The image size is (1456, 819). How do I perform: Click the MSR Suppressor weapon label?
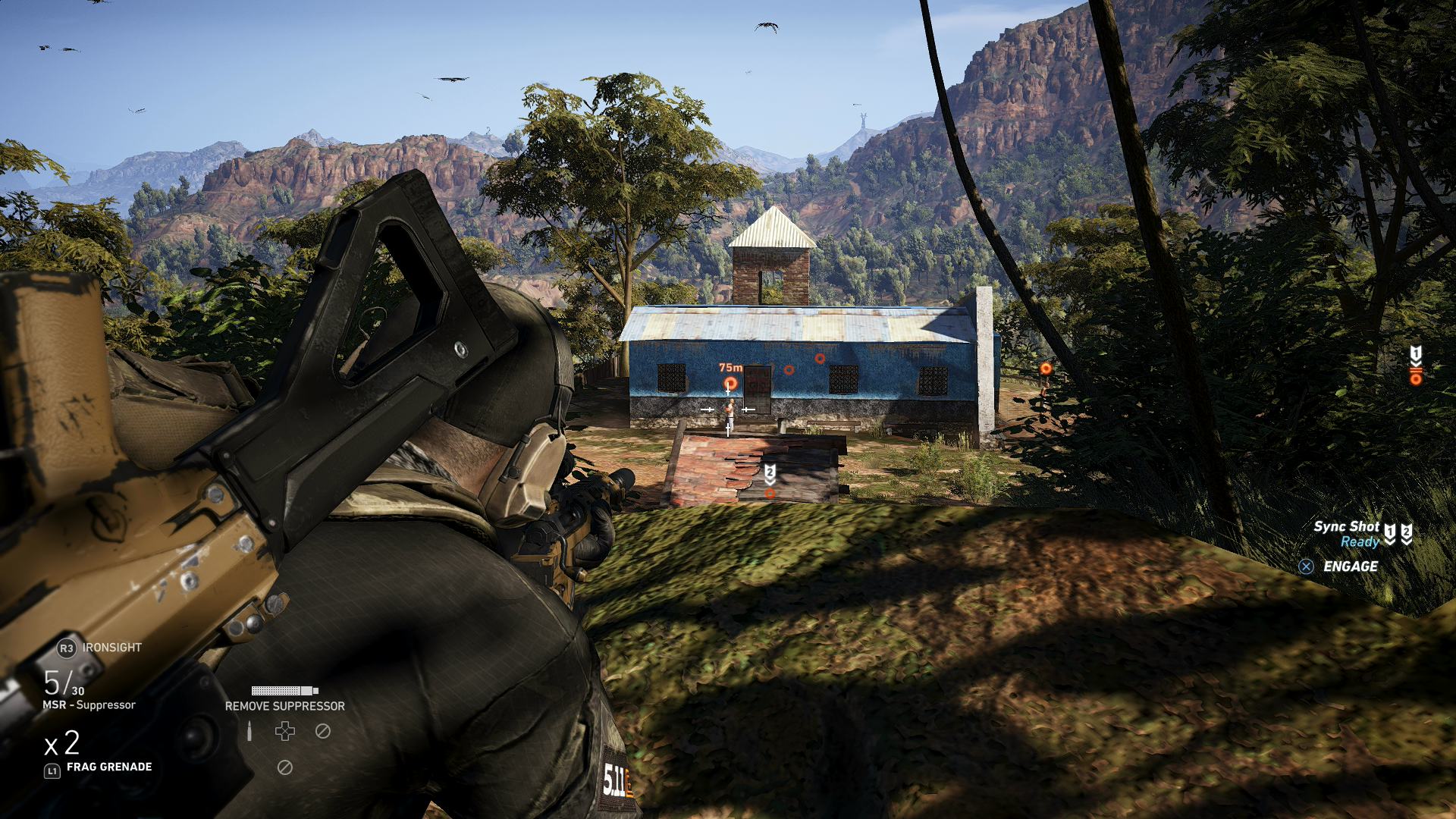[x=89, y=705]
